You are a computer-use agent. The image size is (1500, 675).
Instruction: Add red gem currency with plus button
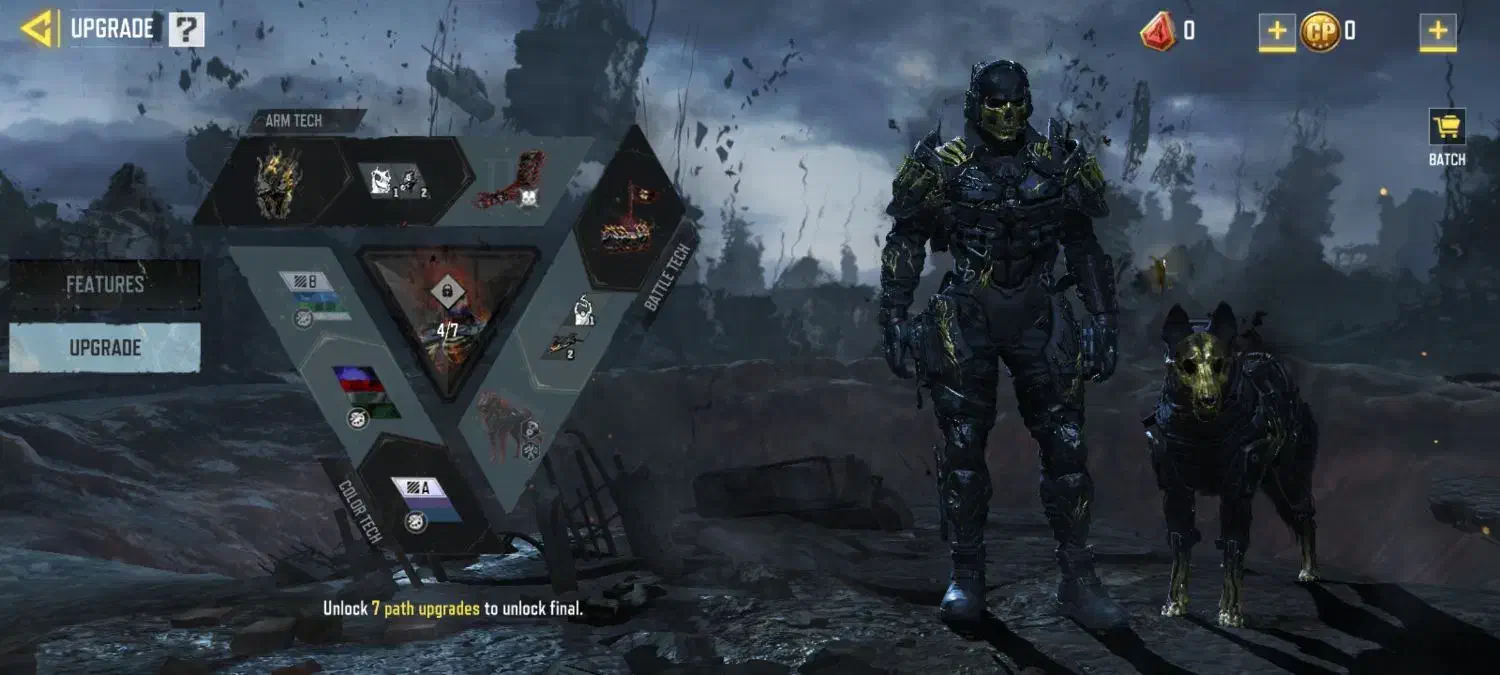tap(1276, 32)
